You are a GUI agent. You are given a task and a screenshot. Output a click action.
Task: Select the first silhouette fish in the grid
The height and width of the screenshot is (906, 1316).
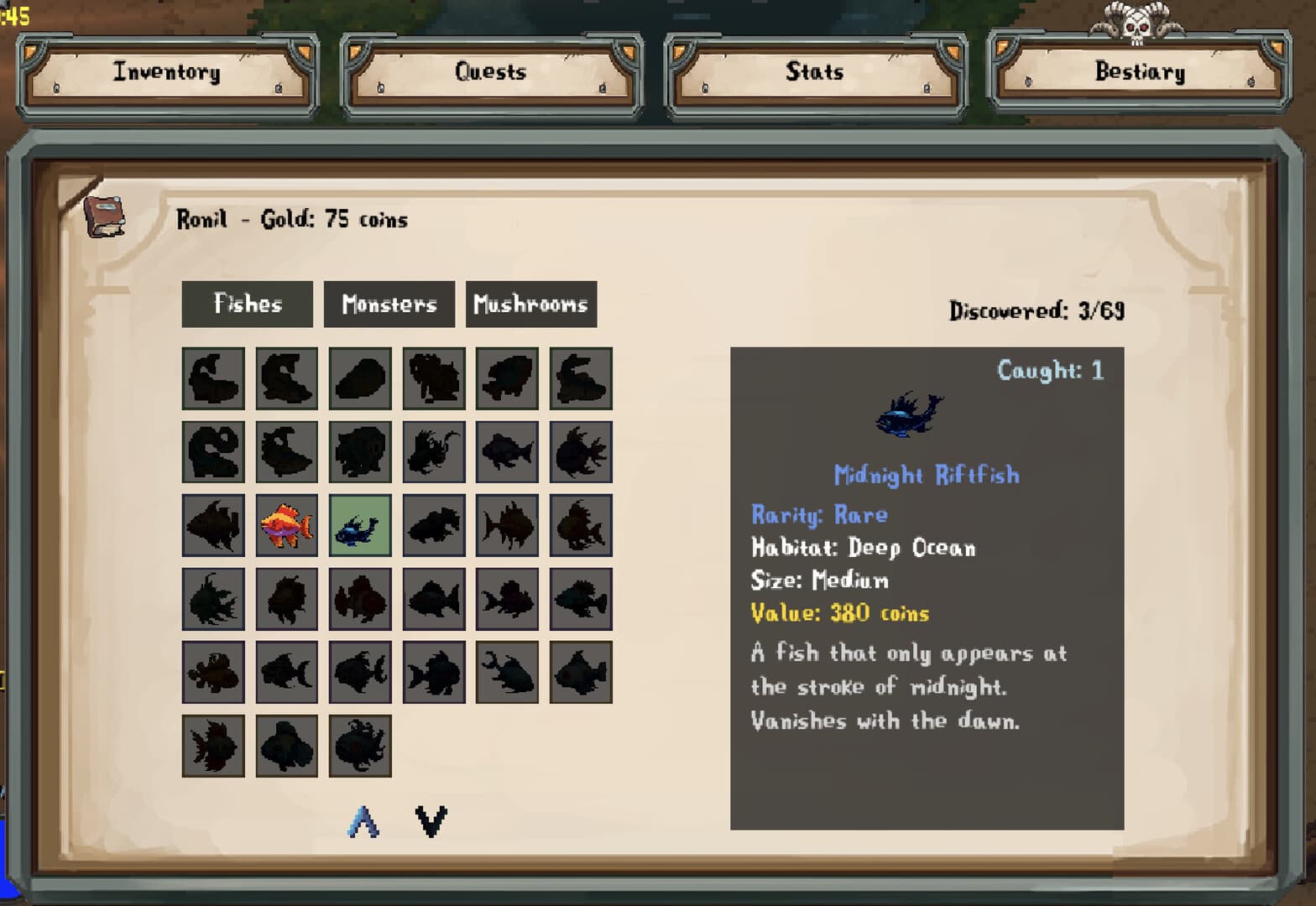pos(213,377)
